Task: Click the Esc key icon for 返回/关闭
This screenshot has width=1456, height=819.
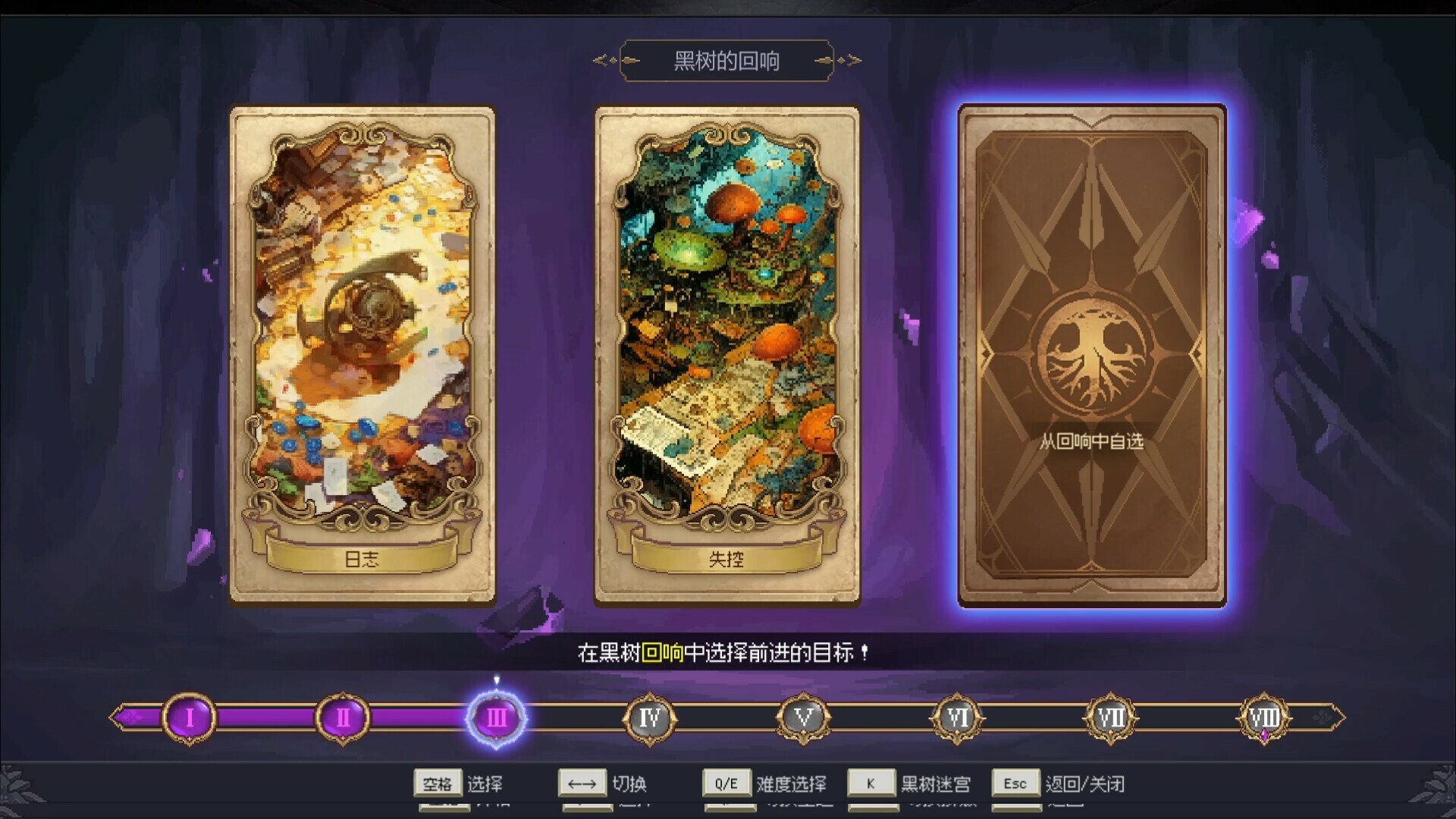Action: 1015,783
